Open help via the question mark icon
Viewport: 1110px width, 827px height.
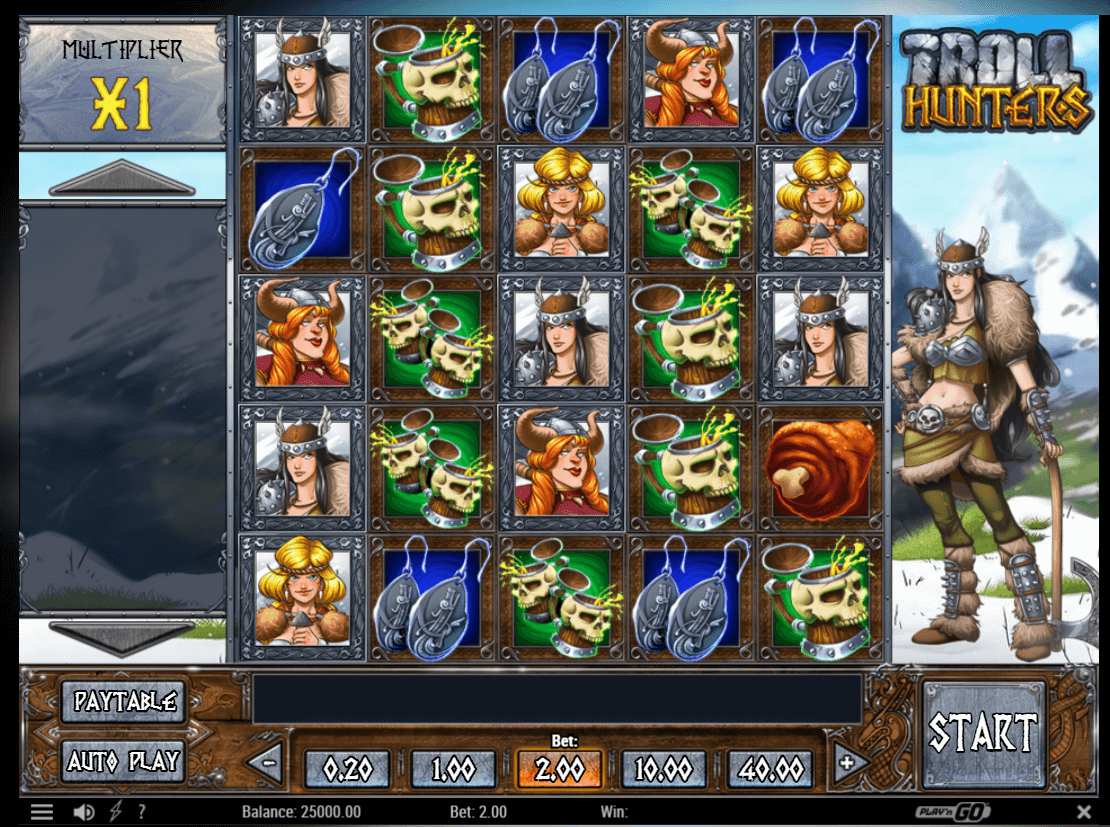tap(142, 812)
